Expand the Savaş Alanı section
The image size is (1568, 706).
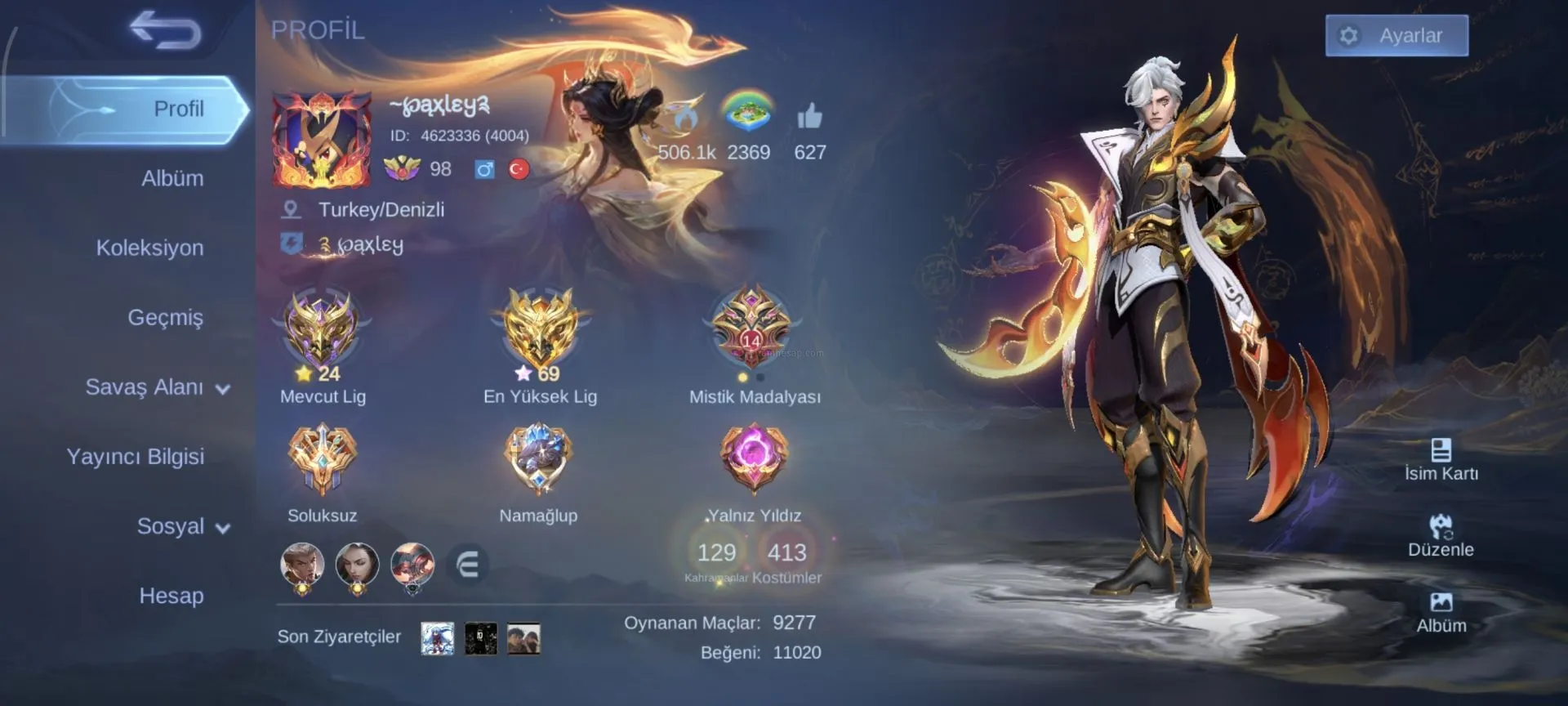[x=157, y=387]
